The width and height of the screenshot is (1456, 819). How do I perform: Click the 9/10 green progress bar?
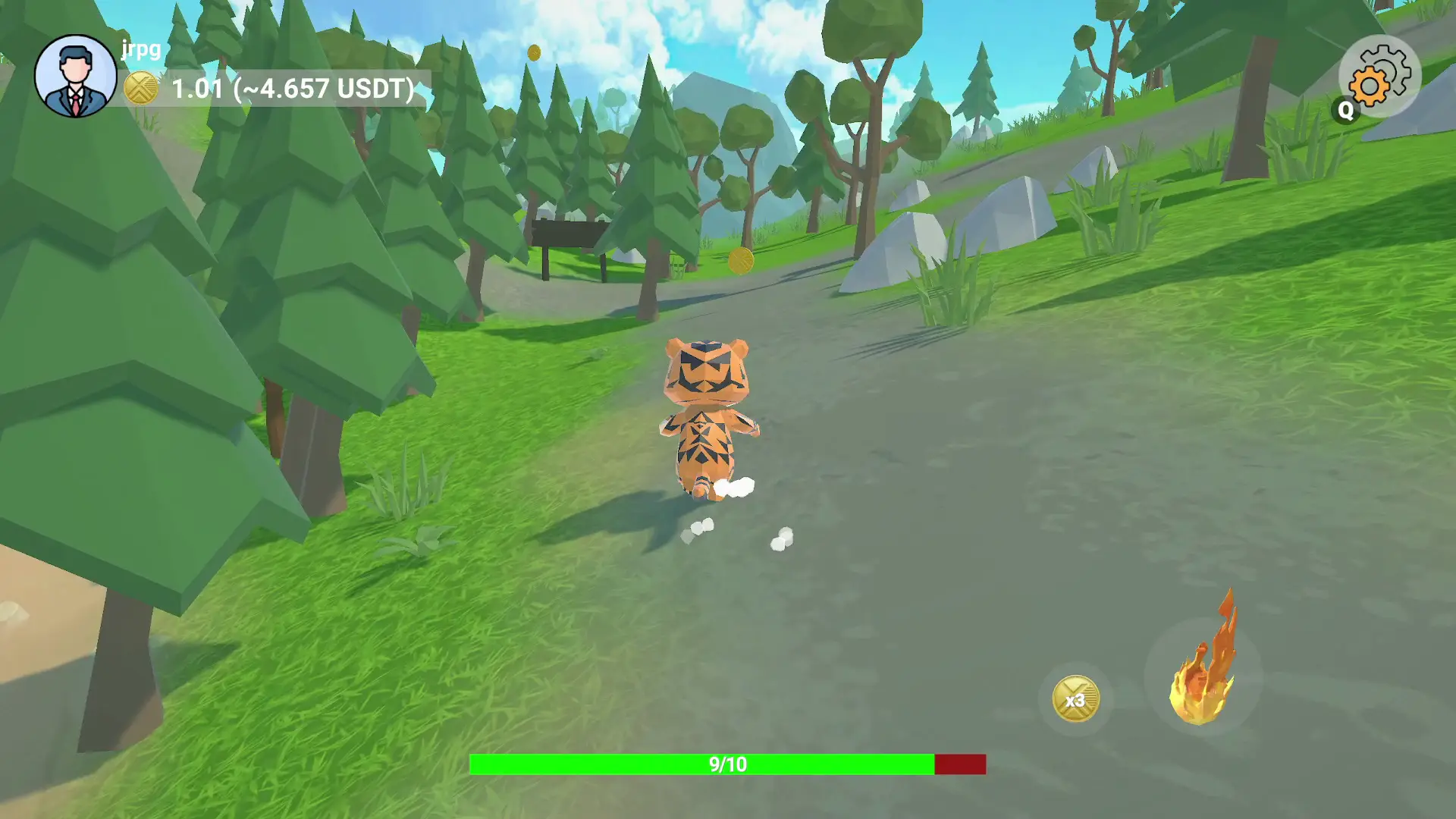pos(726,764)
